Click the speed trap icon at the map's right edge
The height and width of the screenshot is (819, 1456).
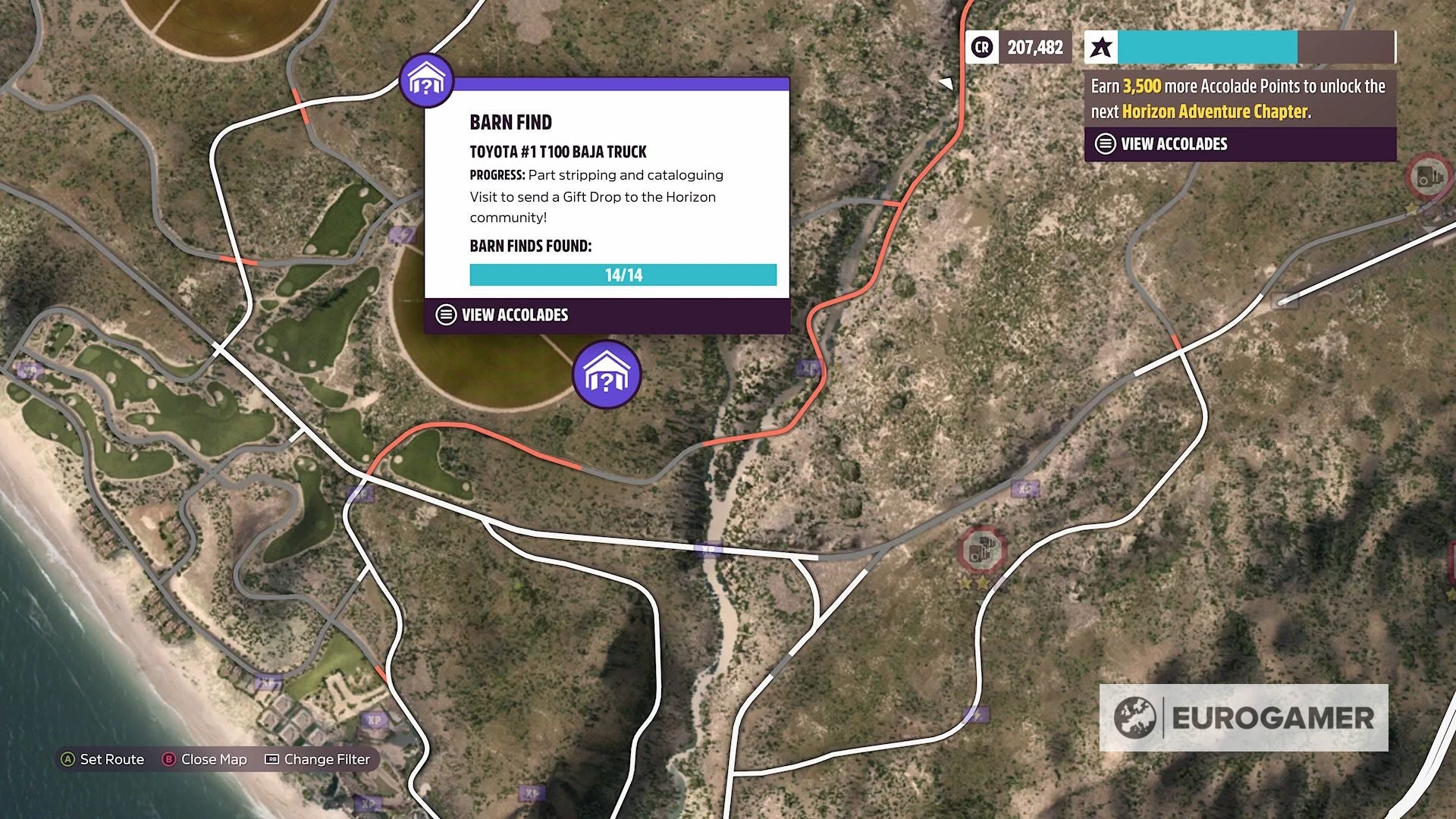(1428, 174)
